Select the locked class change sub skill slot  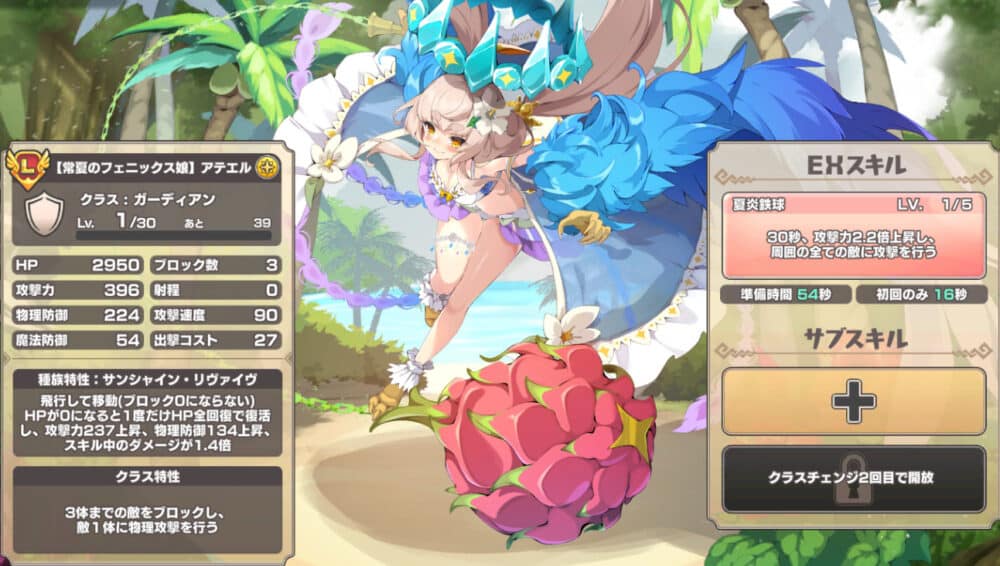point(853,479)
